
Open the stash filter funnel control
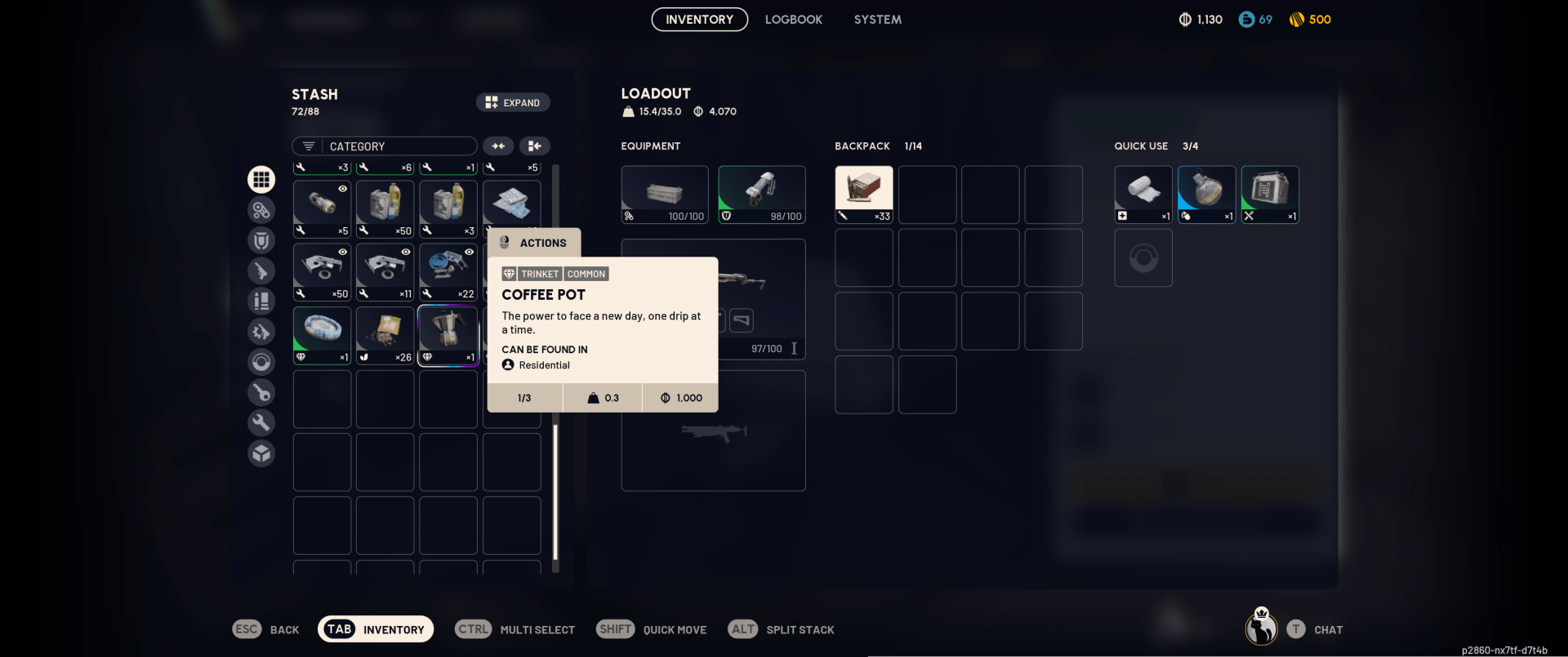coord(307,145)
